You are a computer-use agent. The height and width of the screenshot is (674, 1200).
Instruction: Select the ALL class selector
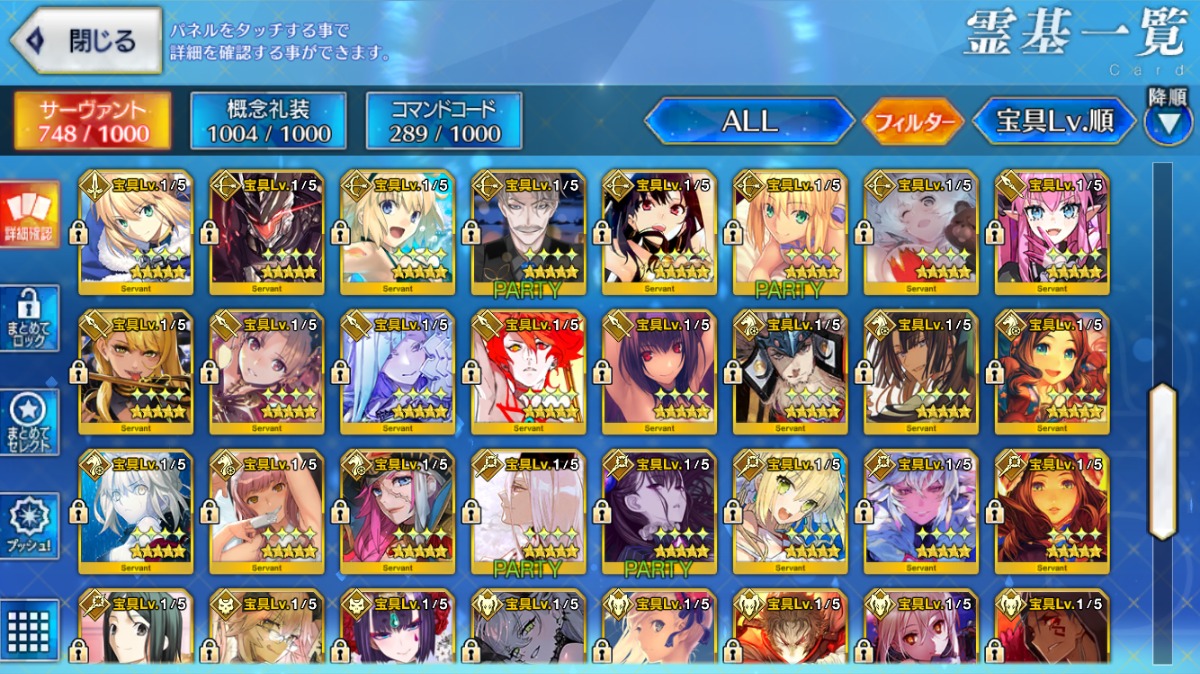[x=750, y=121]
